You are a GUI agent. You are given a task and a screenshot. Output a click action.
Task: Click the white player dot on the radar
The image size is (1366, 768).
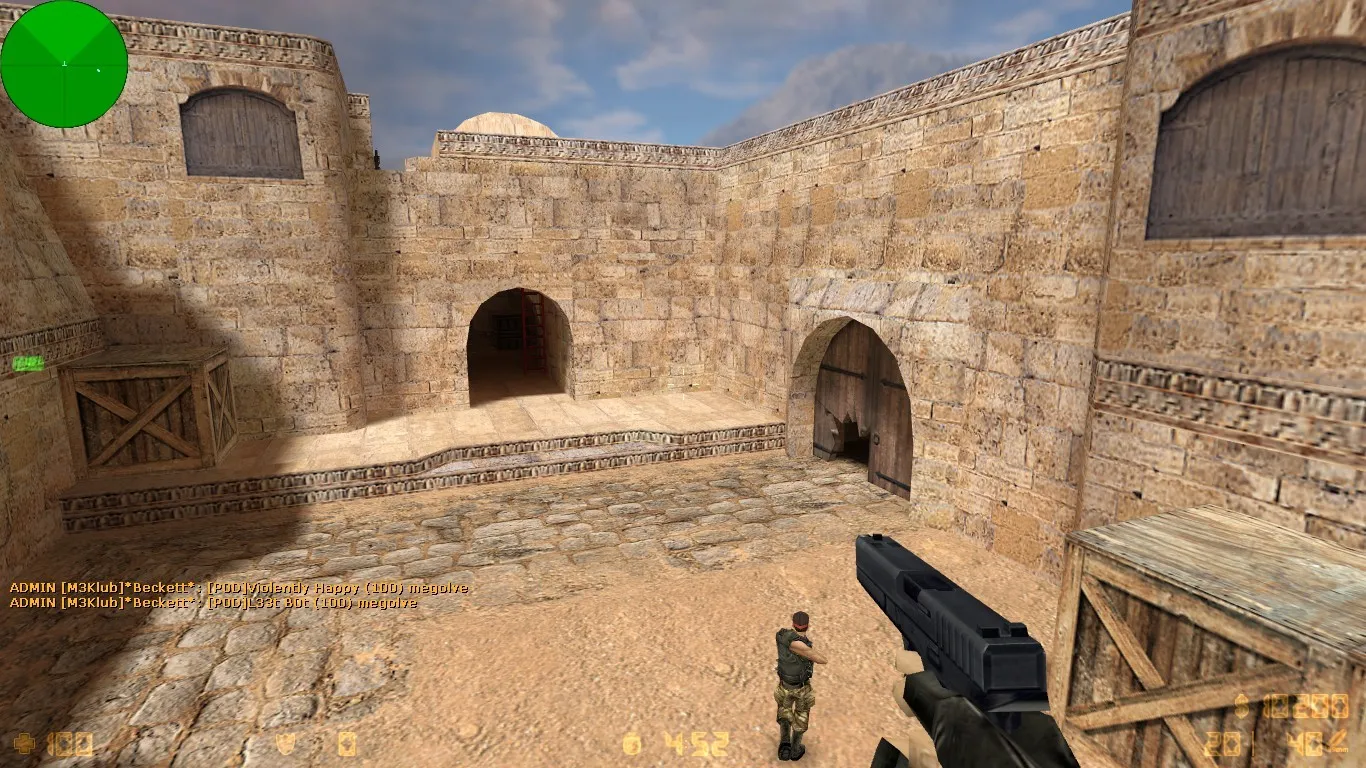(64, 62)
